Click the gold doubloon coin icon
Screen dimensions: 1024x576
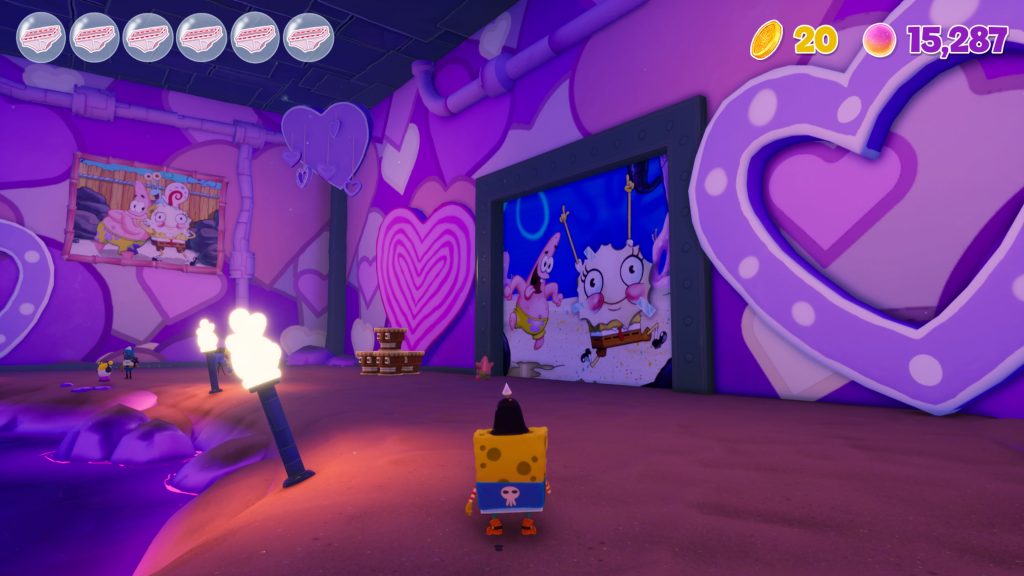(x=767, y=40)
